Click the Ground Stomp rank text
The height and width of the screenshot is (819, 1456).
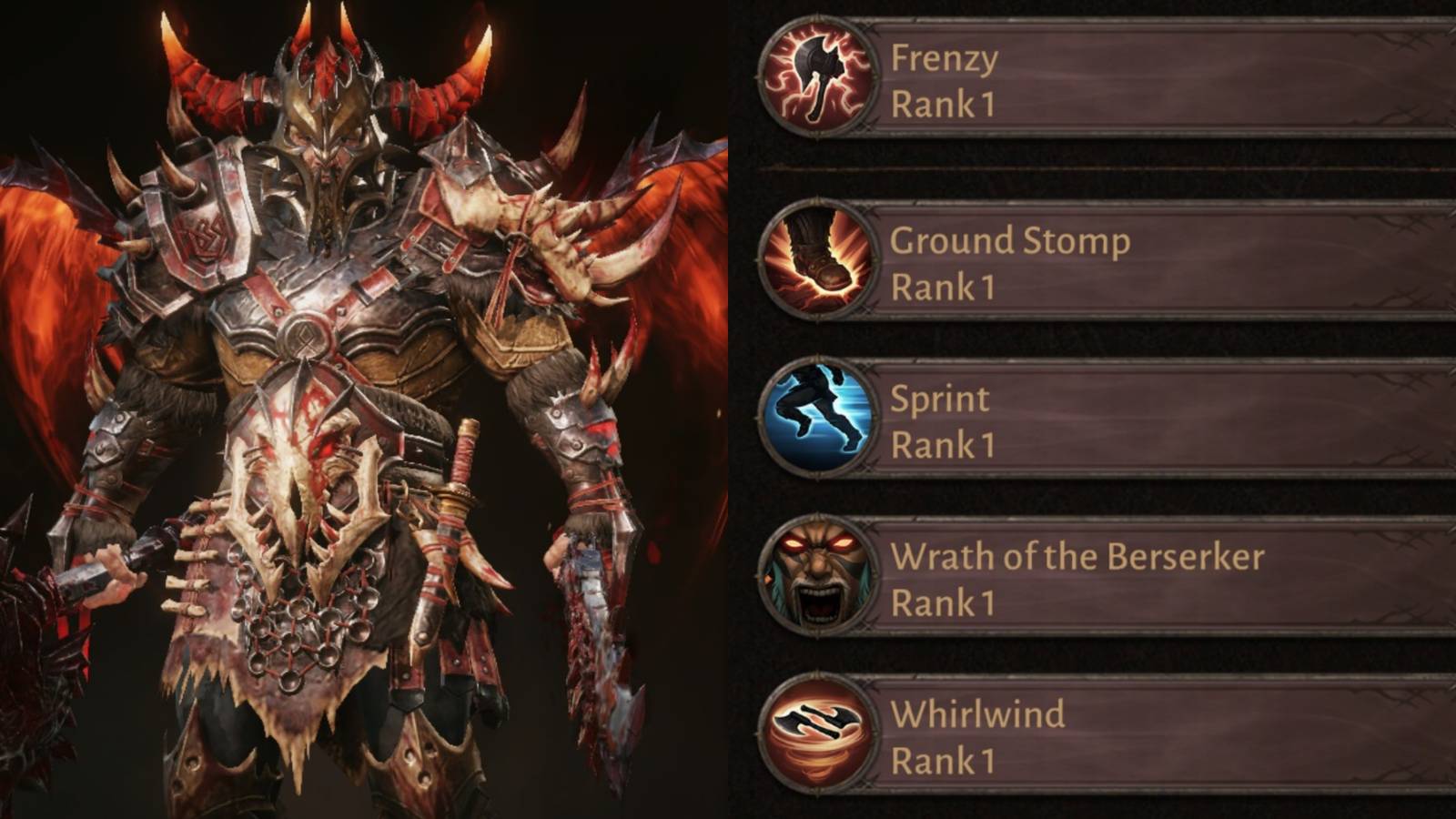(942, 287)
